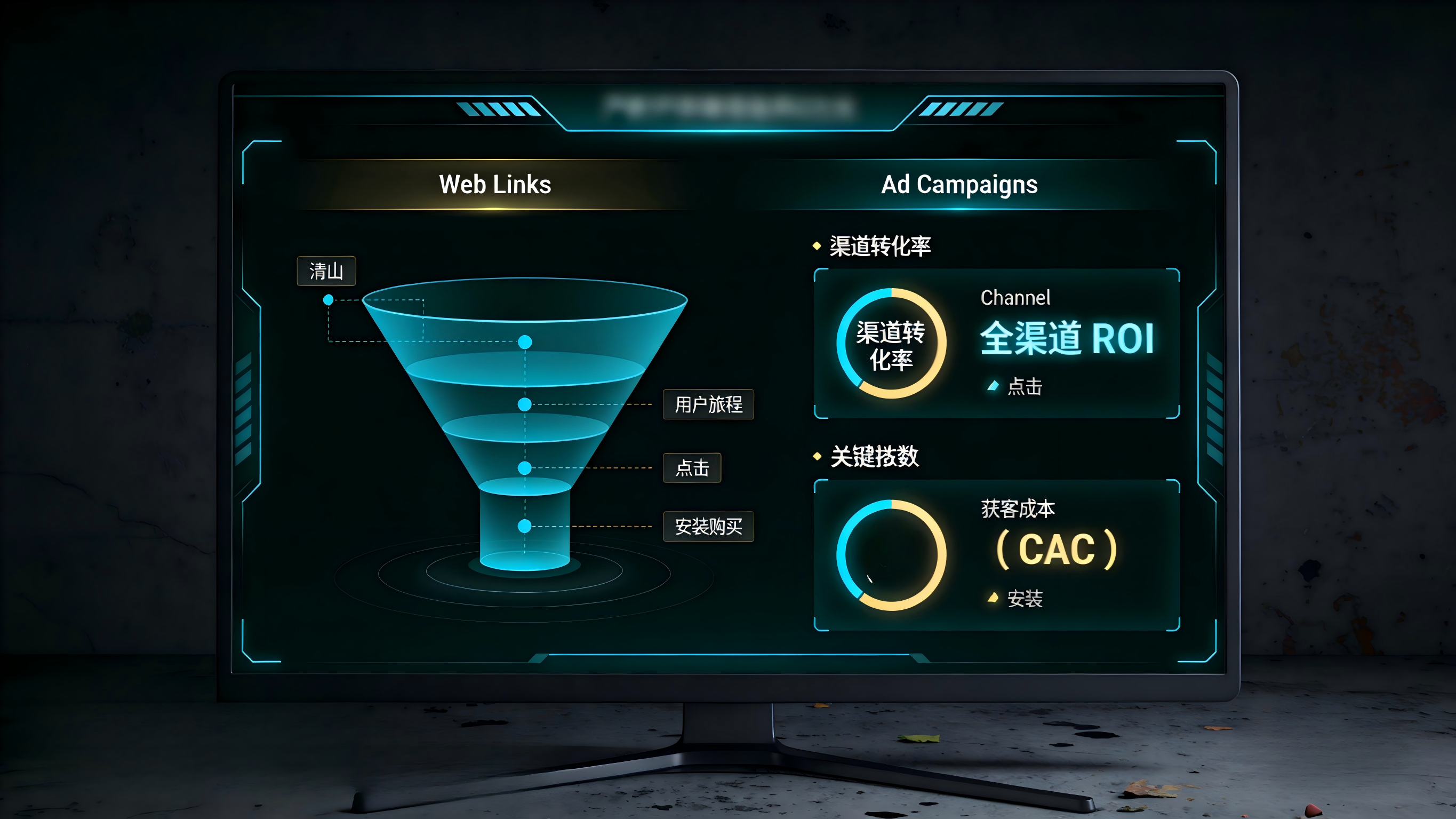Screen dimensions: 1456x819
Task: Open the 全渠道 ROI channel card
Action: point(1066,339)
